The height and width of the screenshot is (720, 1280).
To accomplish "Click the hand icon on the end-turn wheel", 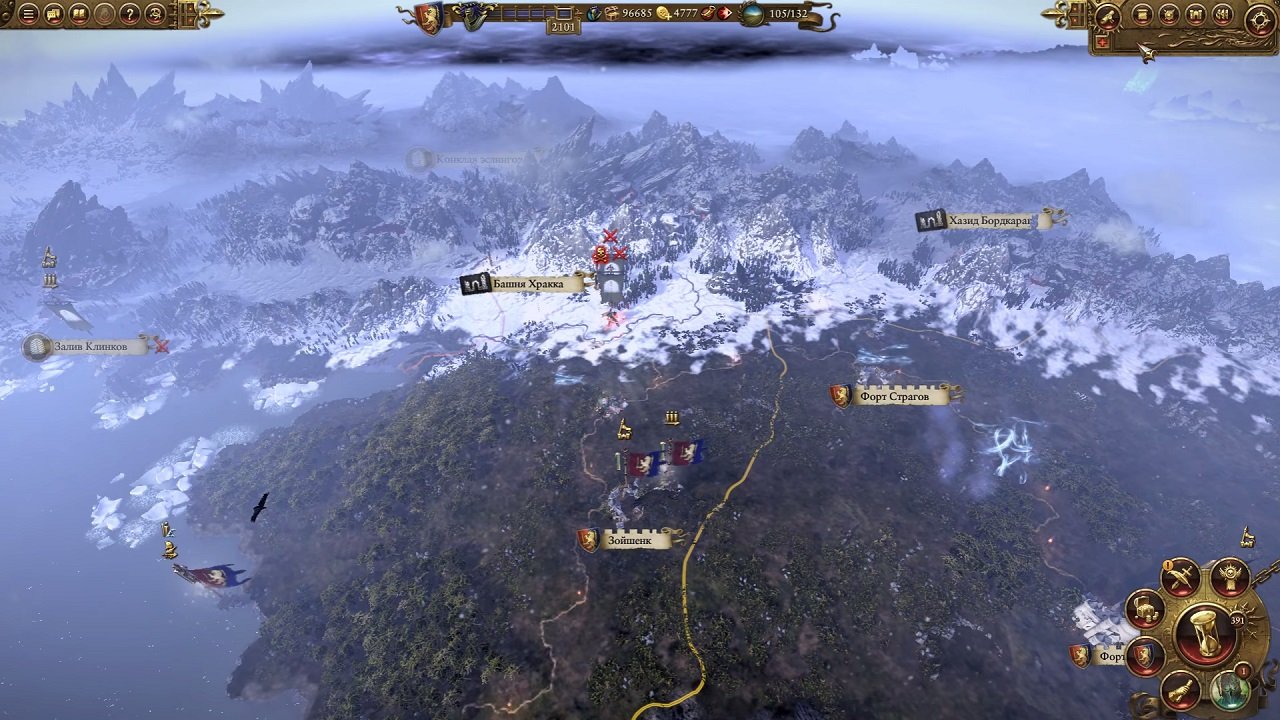I will click(1181, 690).
